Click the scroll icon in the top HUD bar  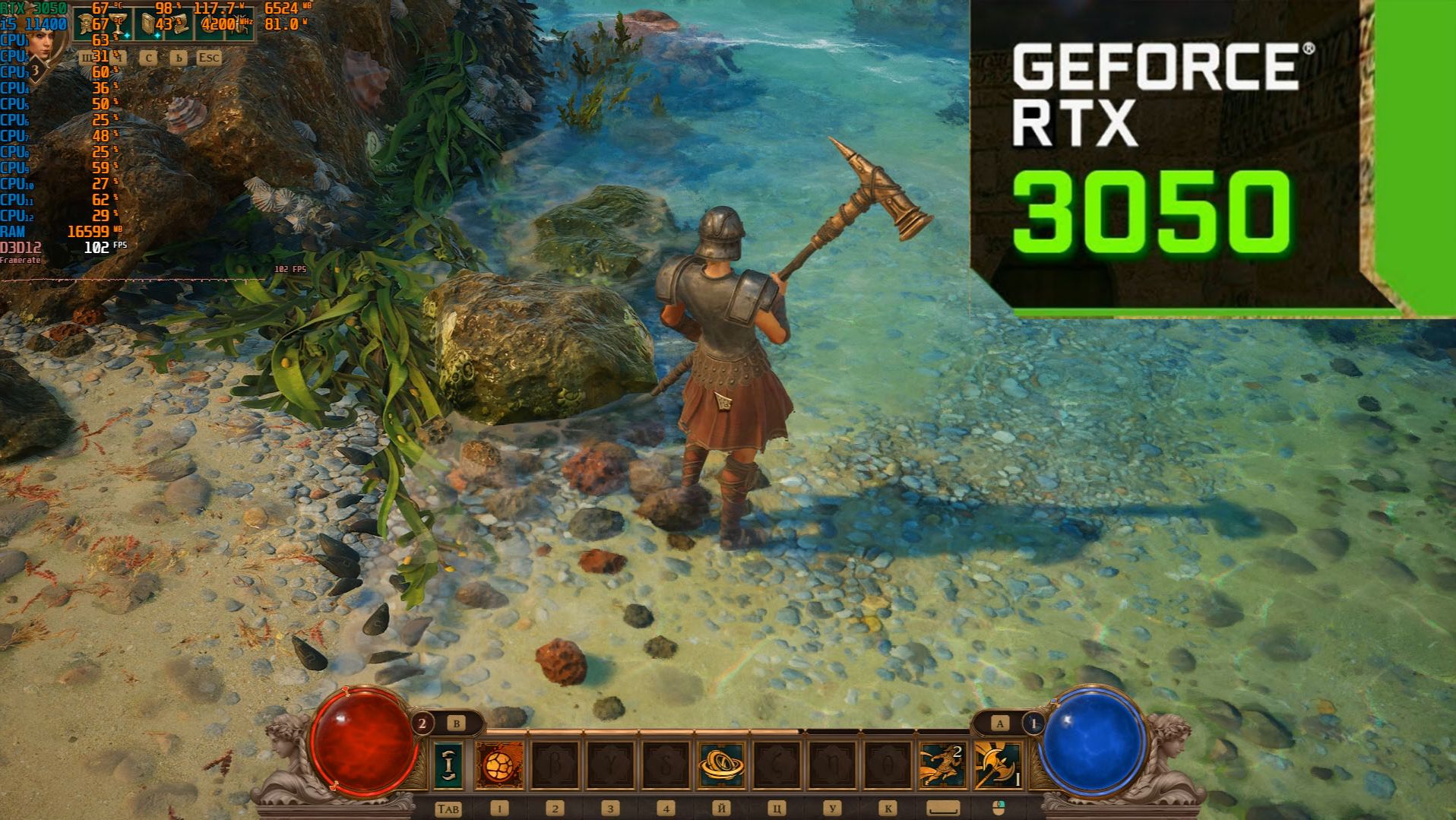179,23
